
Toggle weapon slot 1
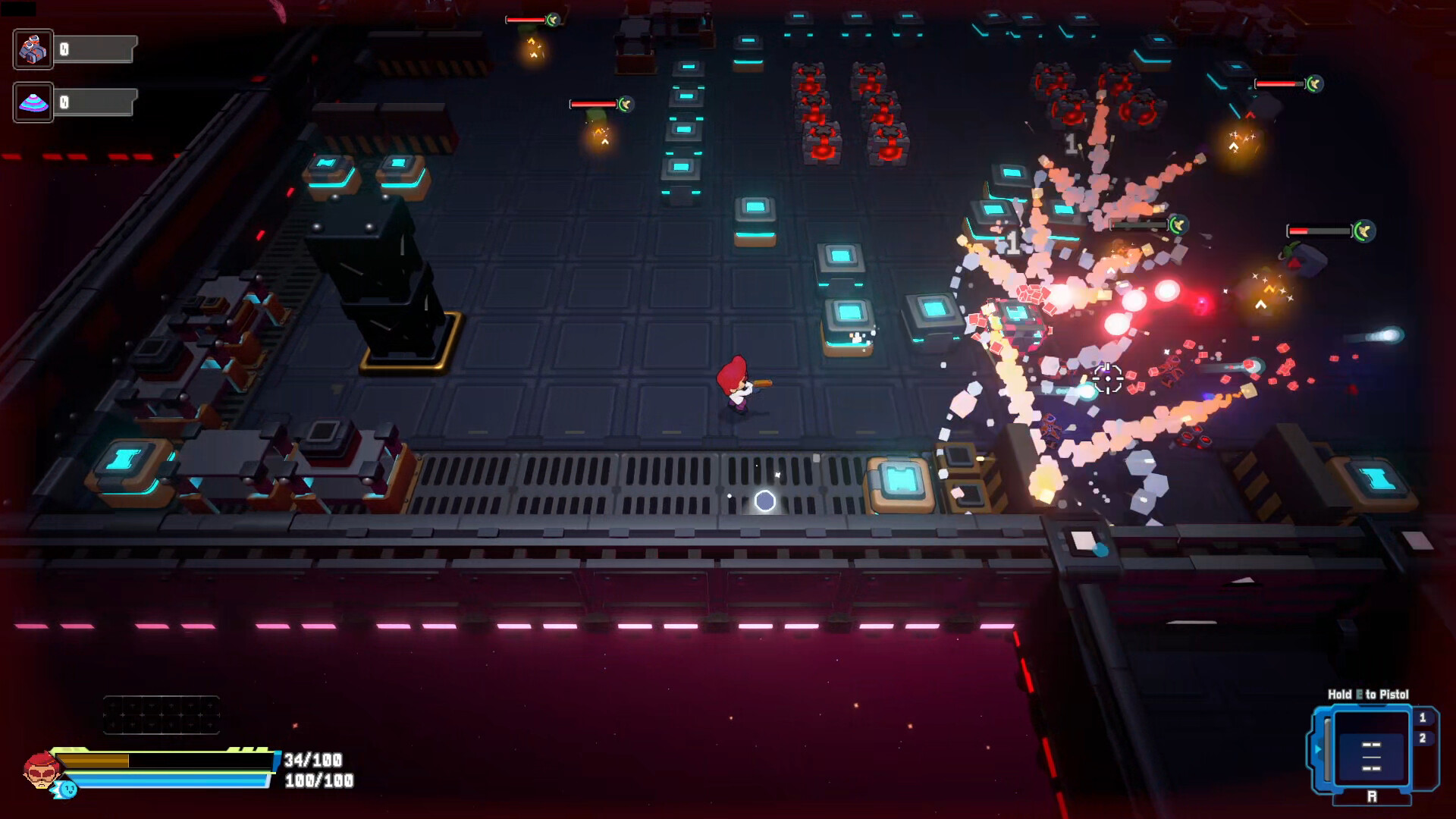pos(1423,717)
